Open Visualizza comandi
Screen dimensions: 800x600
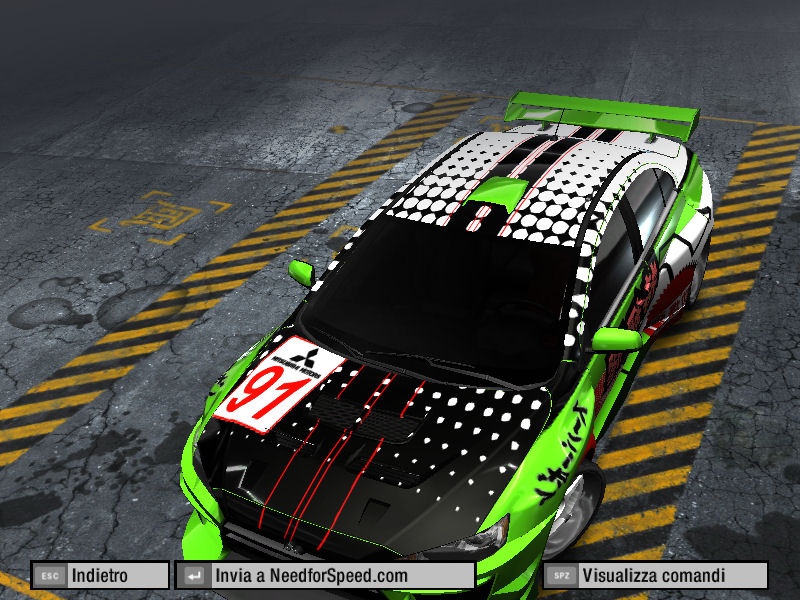click(x=655, y=576)
